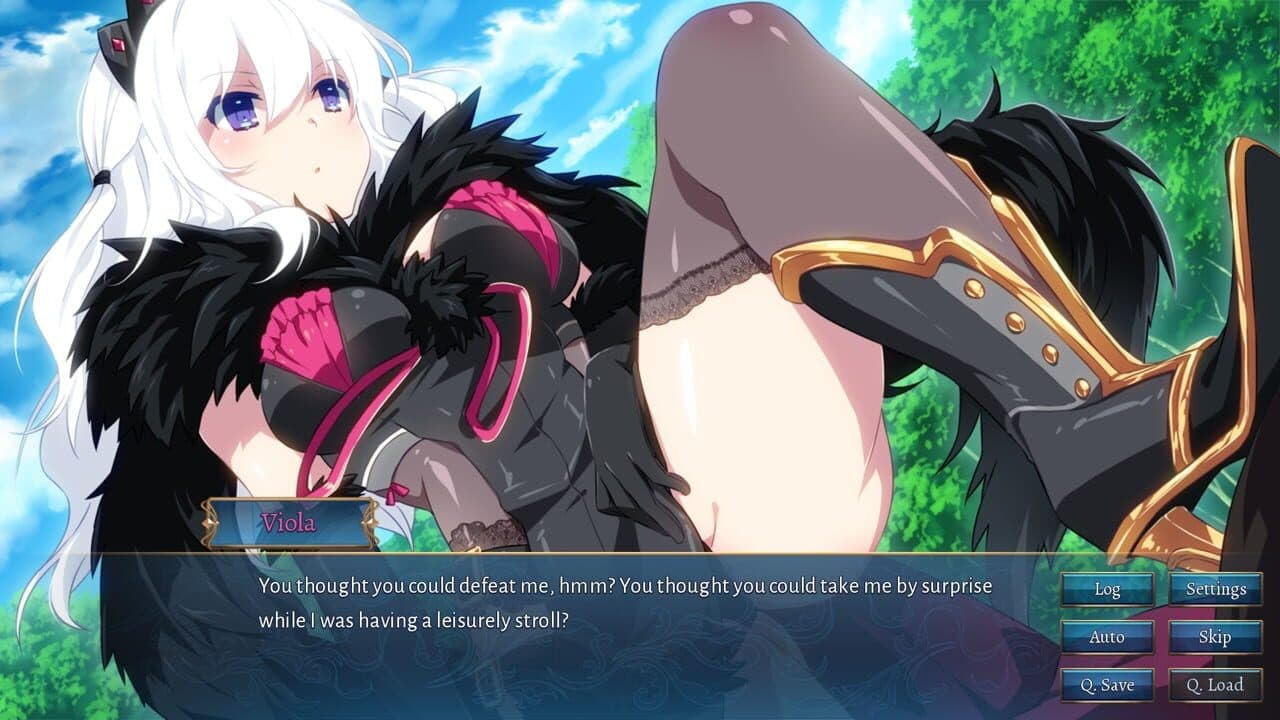The image size is (1280, 720).
Task: Enable Auto mode for automatic text advance
Action: click(x=1108, y=637)
